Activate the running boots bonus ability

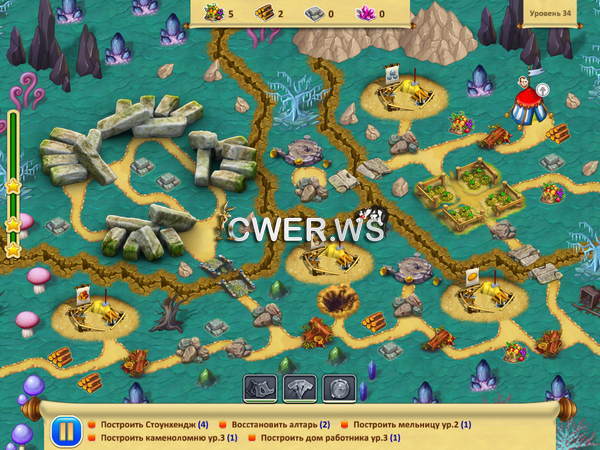tap(260, 389)
